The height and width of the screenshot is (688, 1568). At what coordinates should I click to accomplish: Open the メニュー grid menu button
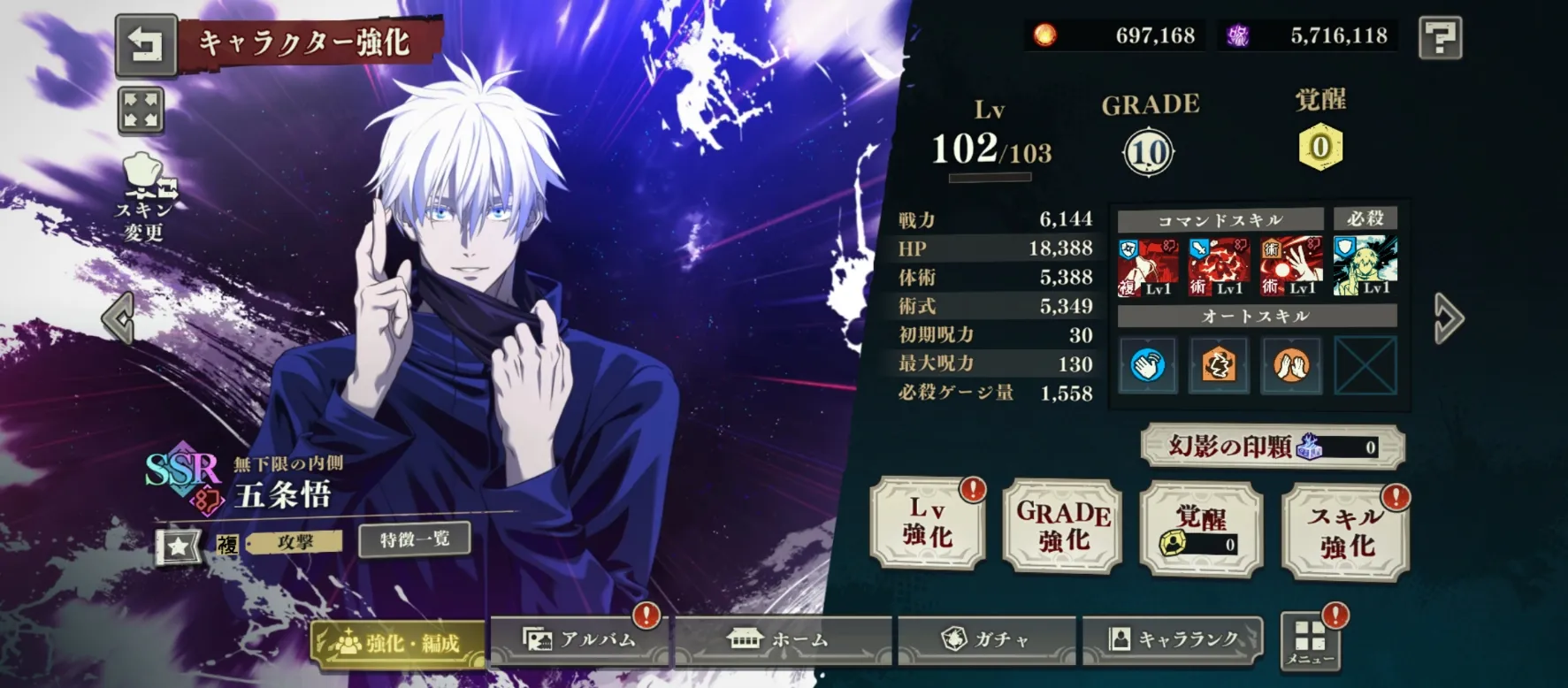tap(1310, 640)
